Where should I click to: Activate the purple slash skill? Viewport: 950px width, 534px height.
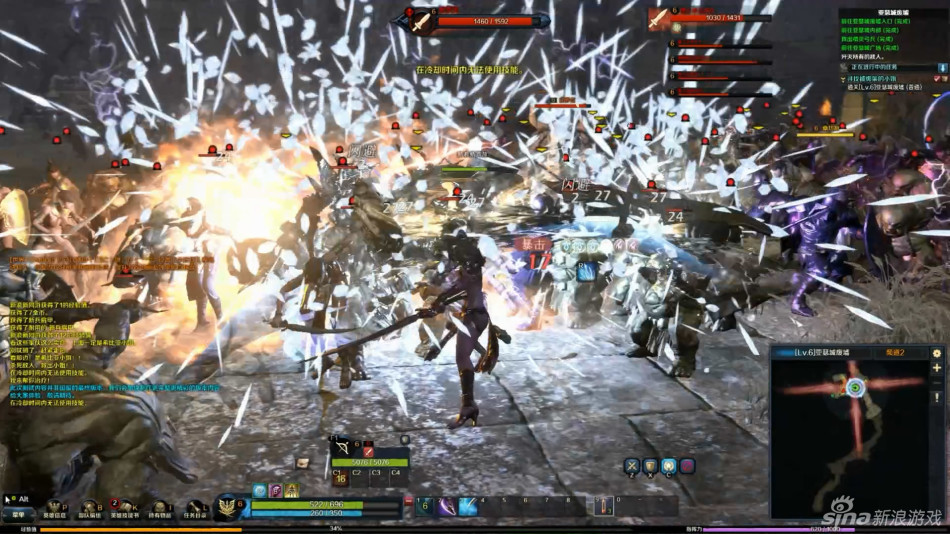[x=447, y=507]
